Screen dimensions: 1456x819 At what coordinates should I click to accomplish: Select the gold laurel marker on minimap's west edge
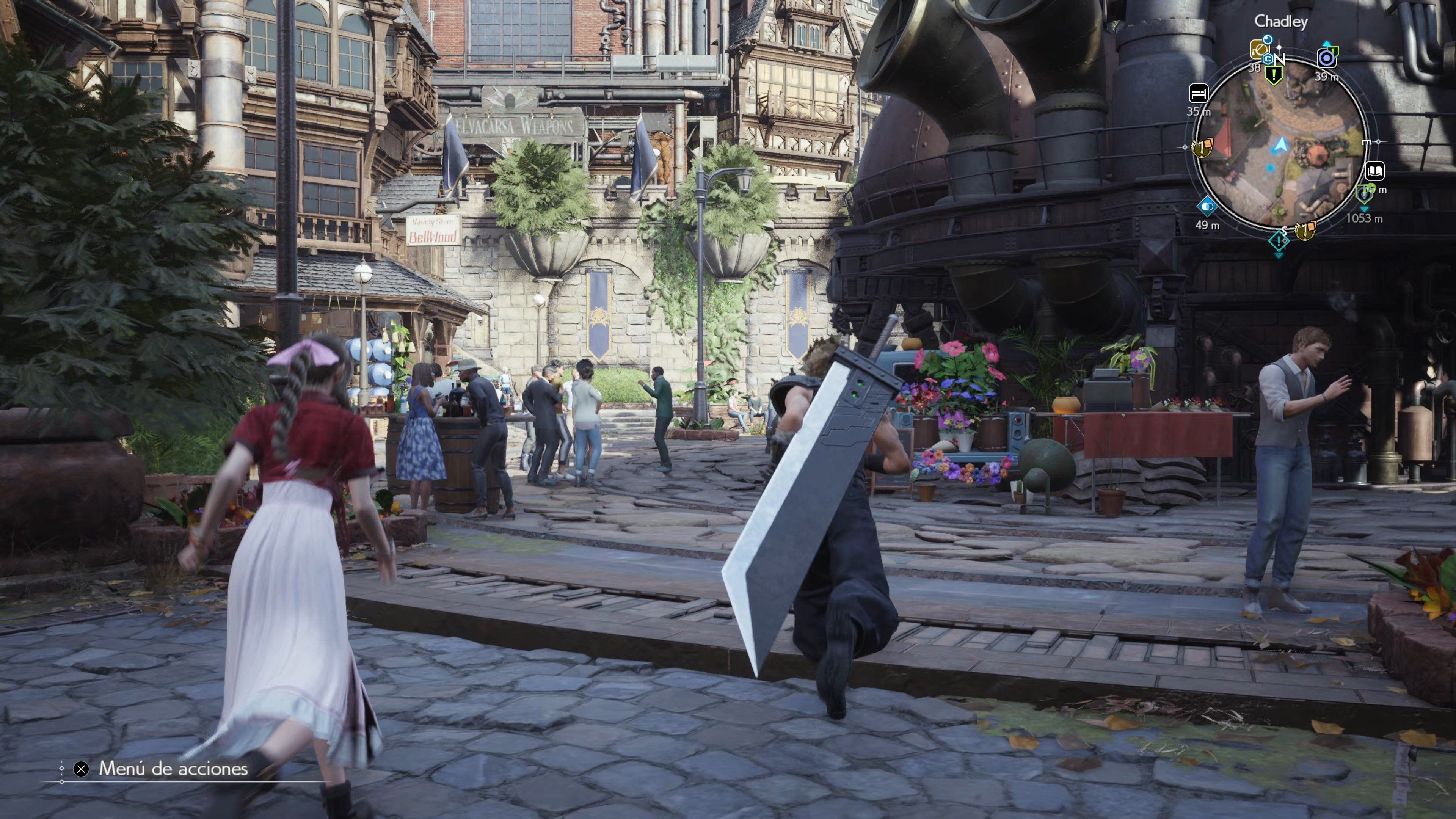click(x=1202, y=148)
